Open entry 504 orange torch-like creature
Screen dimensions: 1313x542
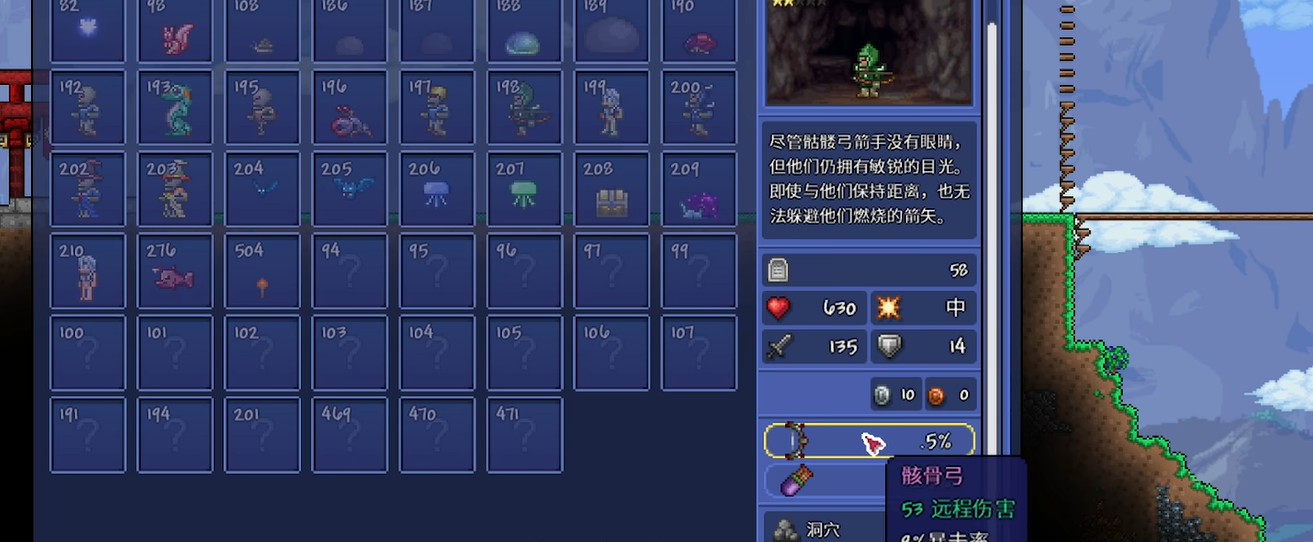click(262, 271)
